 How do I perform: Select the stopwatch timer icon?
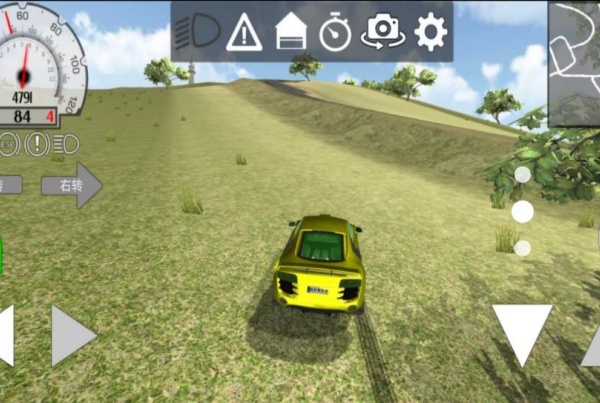(335, 33)
